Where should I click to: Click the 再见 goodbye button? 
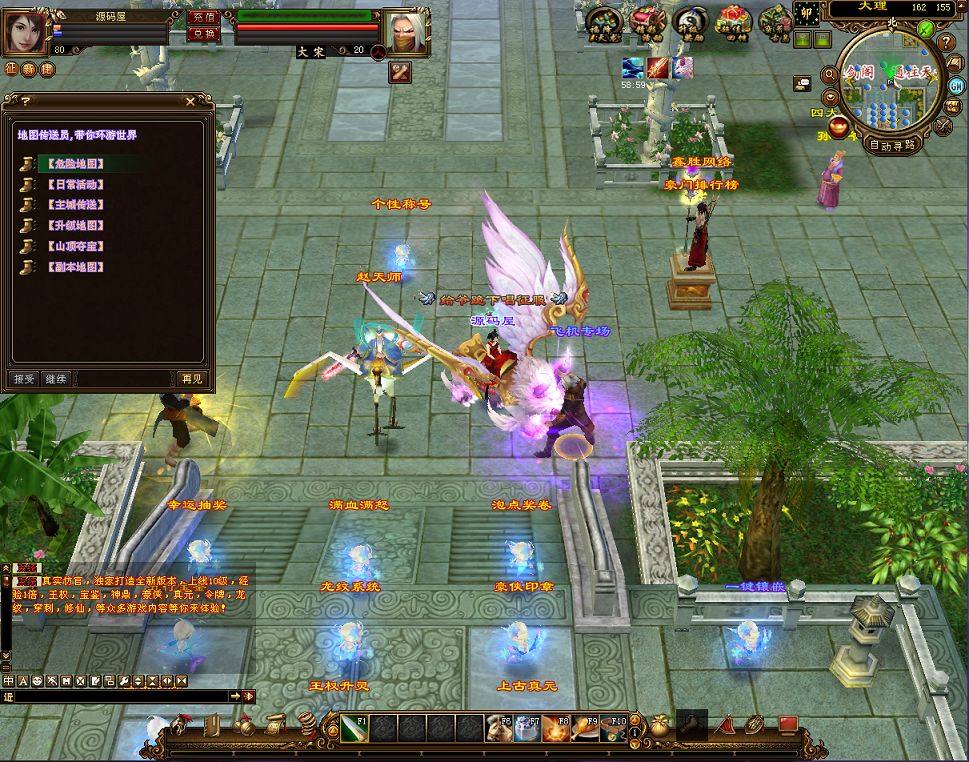coord(191,379)
